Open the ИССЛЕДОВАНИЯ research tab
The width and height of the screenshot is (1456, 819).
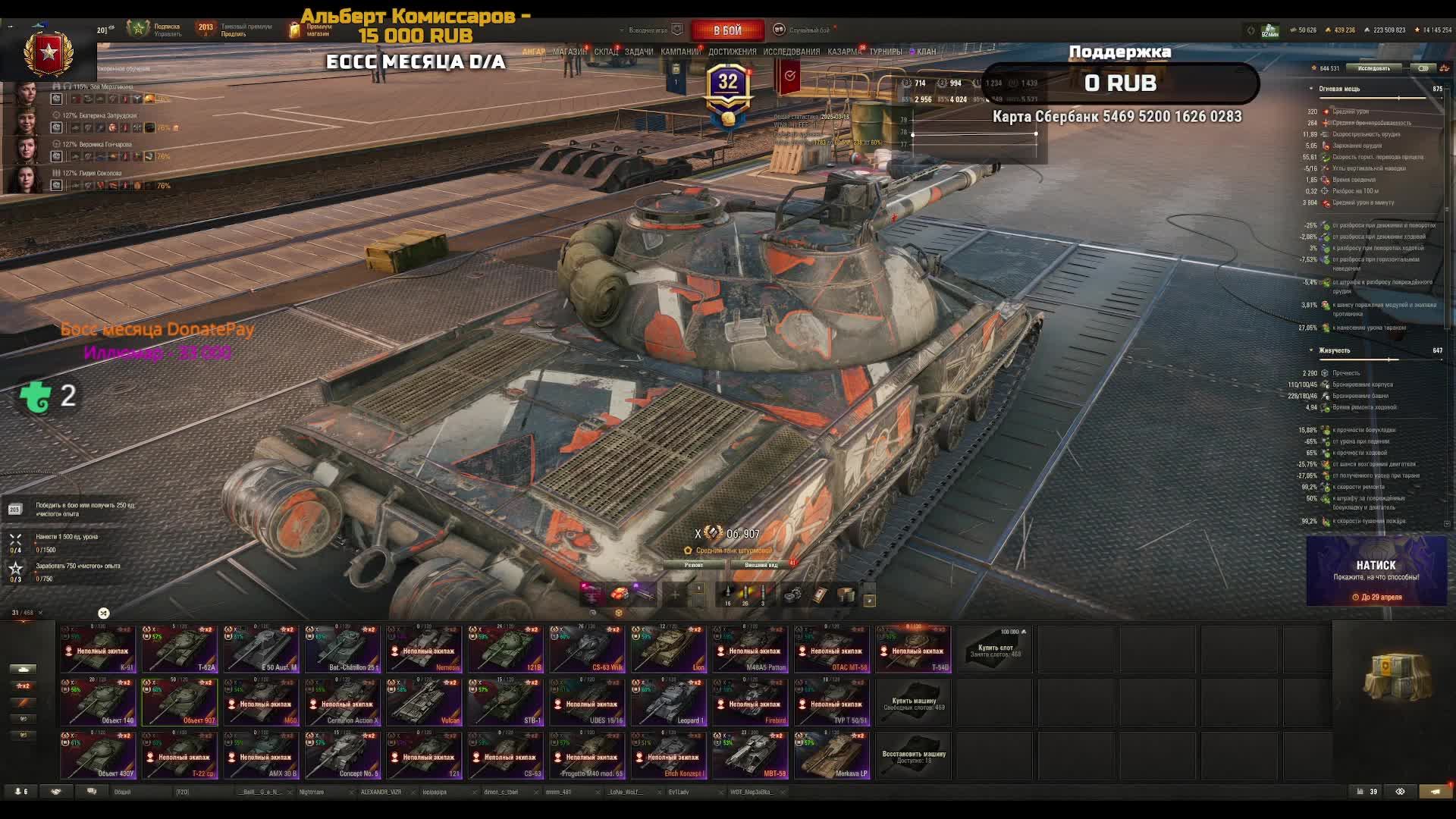click(791, 52)
